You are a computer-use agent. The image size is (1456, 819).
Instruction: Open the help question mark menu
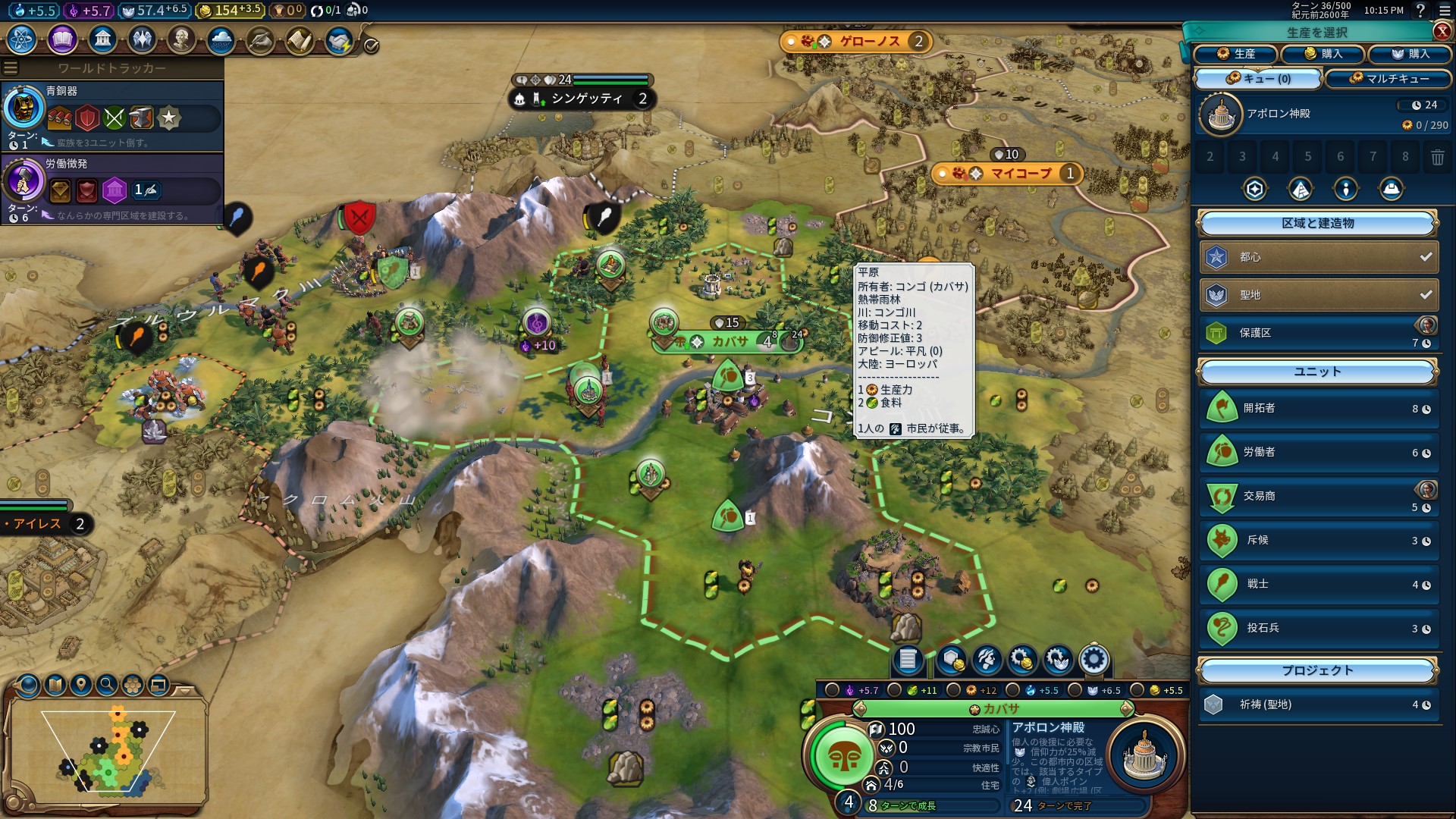click(1420, 11)
